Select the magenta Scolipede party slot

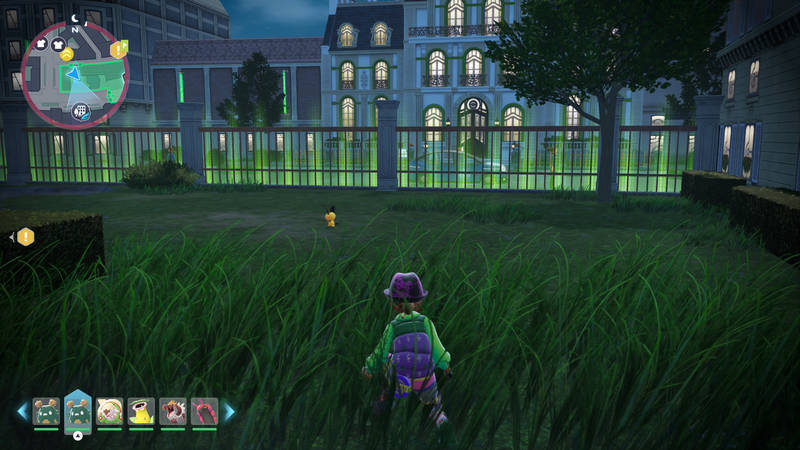pos(204,411)
